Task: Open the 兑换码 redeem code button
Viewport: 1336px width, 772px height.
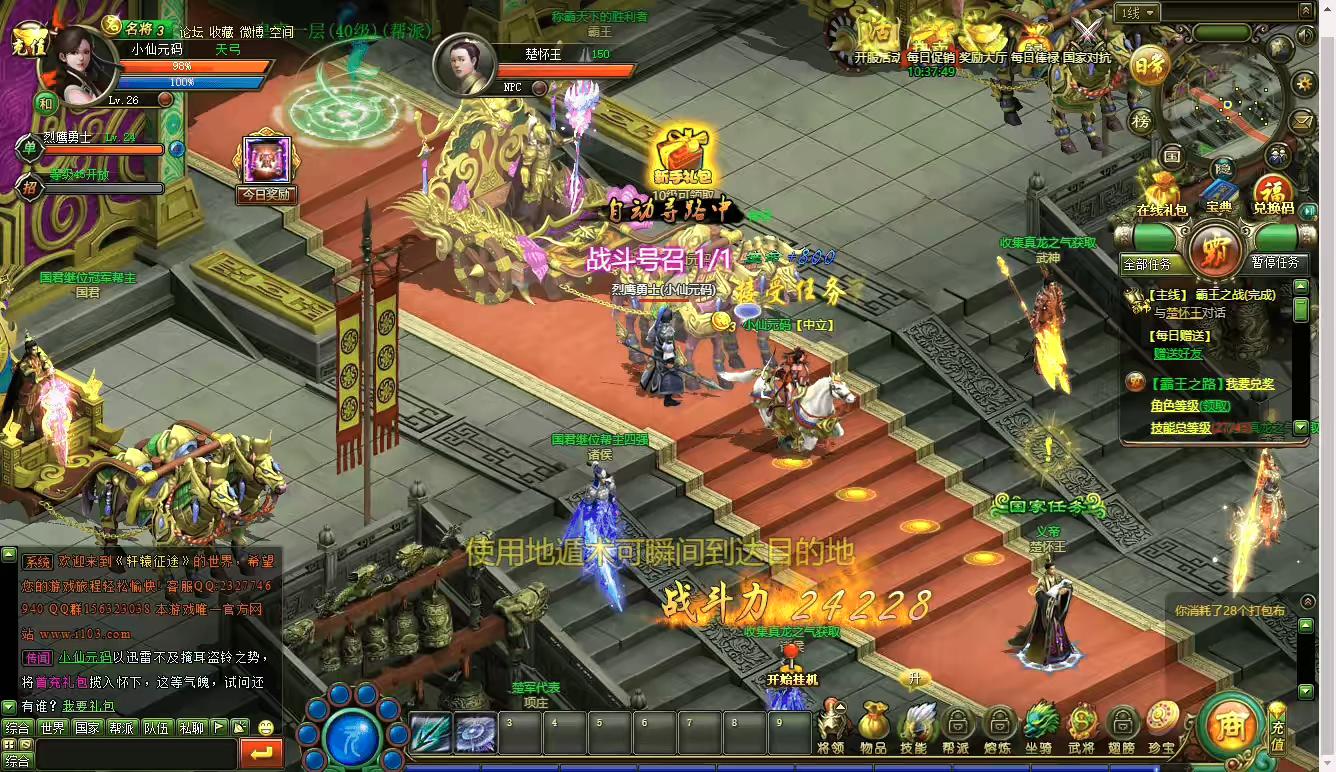Action: [x=1273, y=194]
